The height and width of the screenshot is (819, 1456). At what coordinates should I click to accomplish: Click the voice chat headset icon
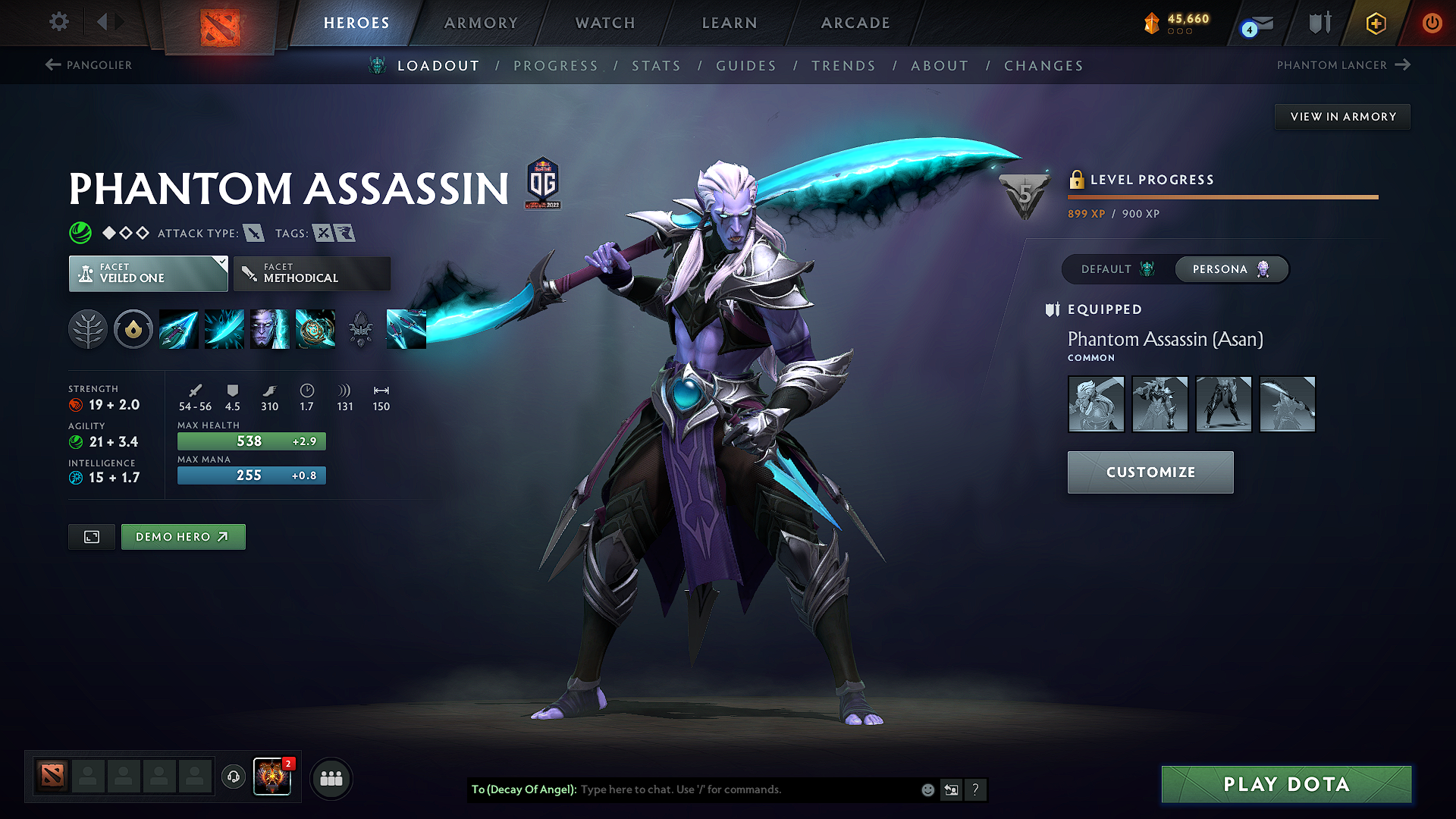coord(233,777)
